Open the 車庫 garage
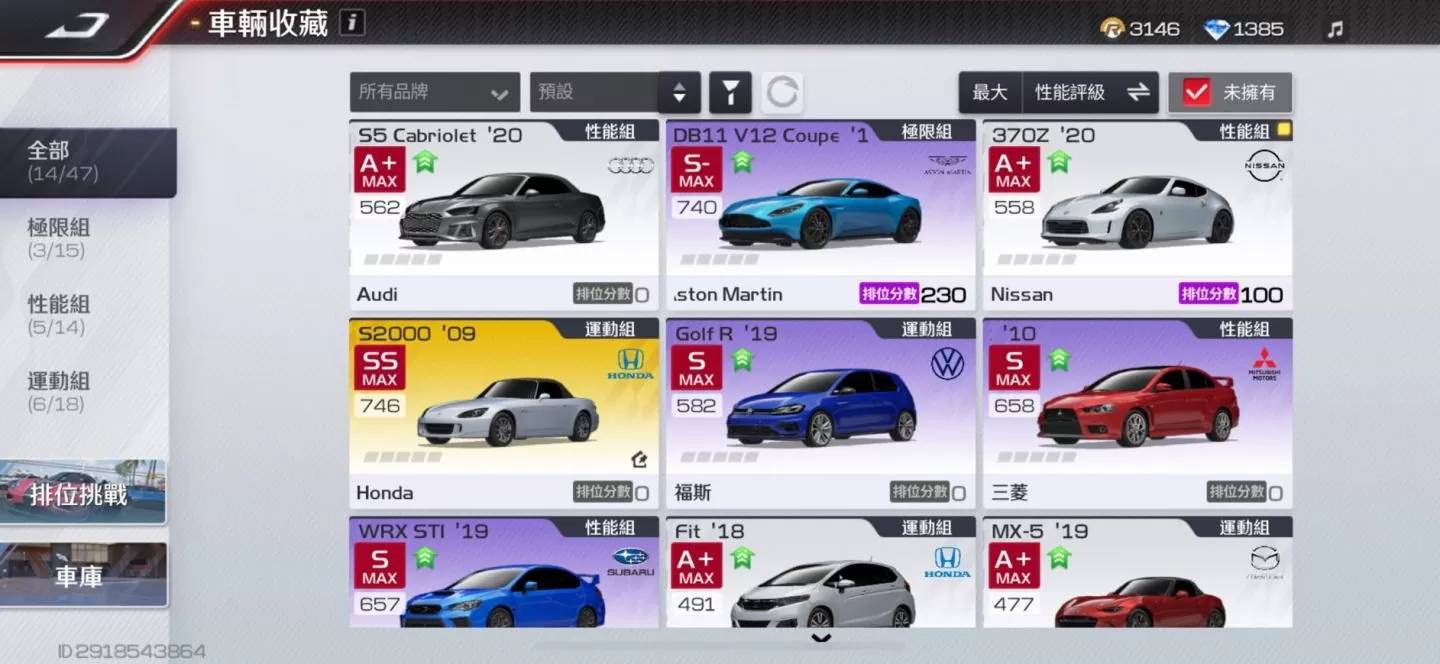Screen dimensions: 1440x664 [84, 576]
